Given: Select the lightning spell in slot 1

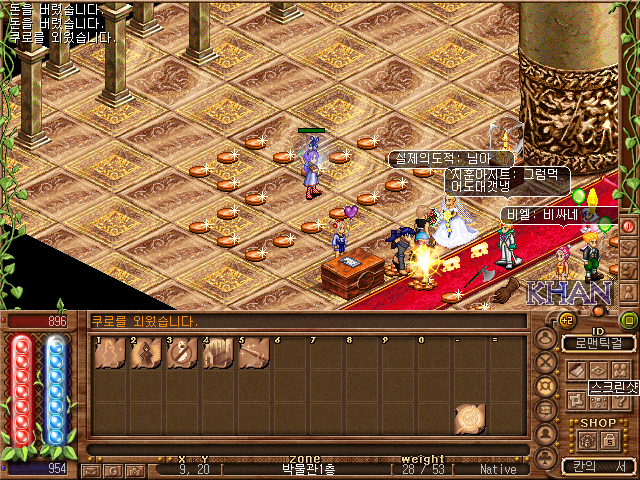Looking at the screenshot, I should (x=110, y=354).
